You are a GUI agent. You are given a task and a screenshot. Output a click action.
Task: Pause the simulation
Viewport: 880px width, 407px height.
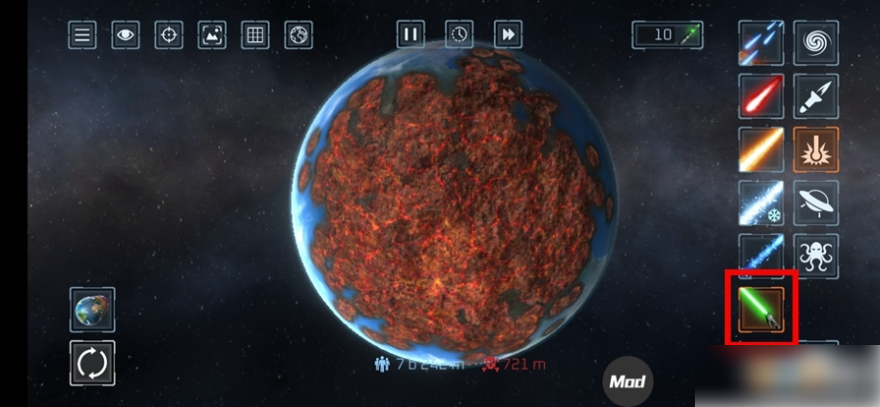410,34
